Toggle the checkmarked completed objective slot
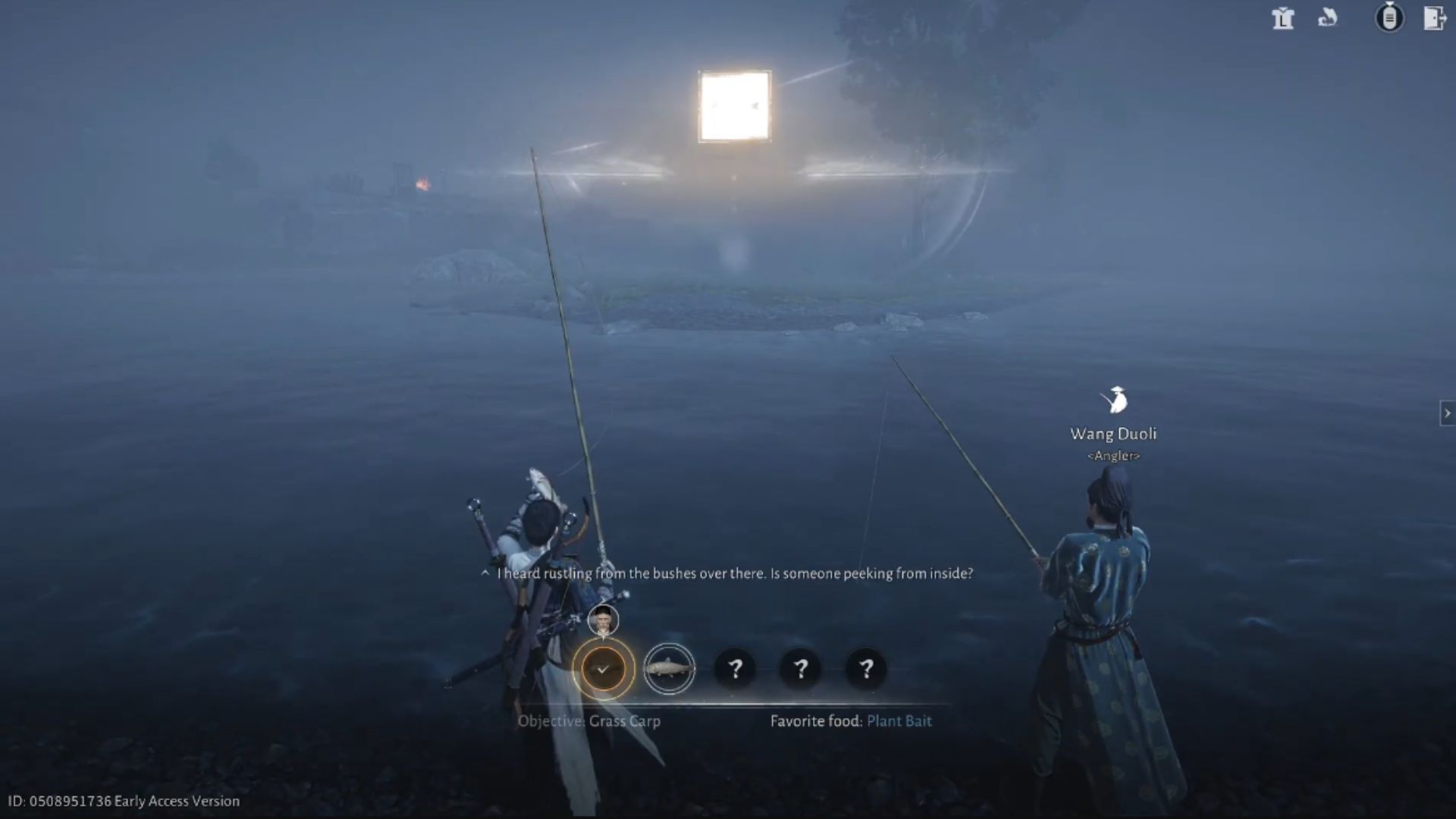1456x819 pixels. point(603,669)
